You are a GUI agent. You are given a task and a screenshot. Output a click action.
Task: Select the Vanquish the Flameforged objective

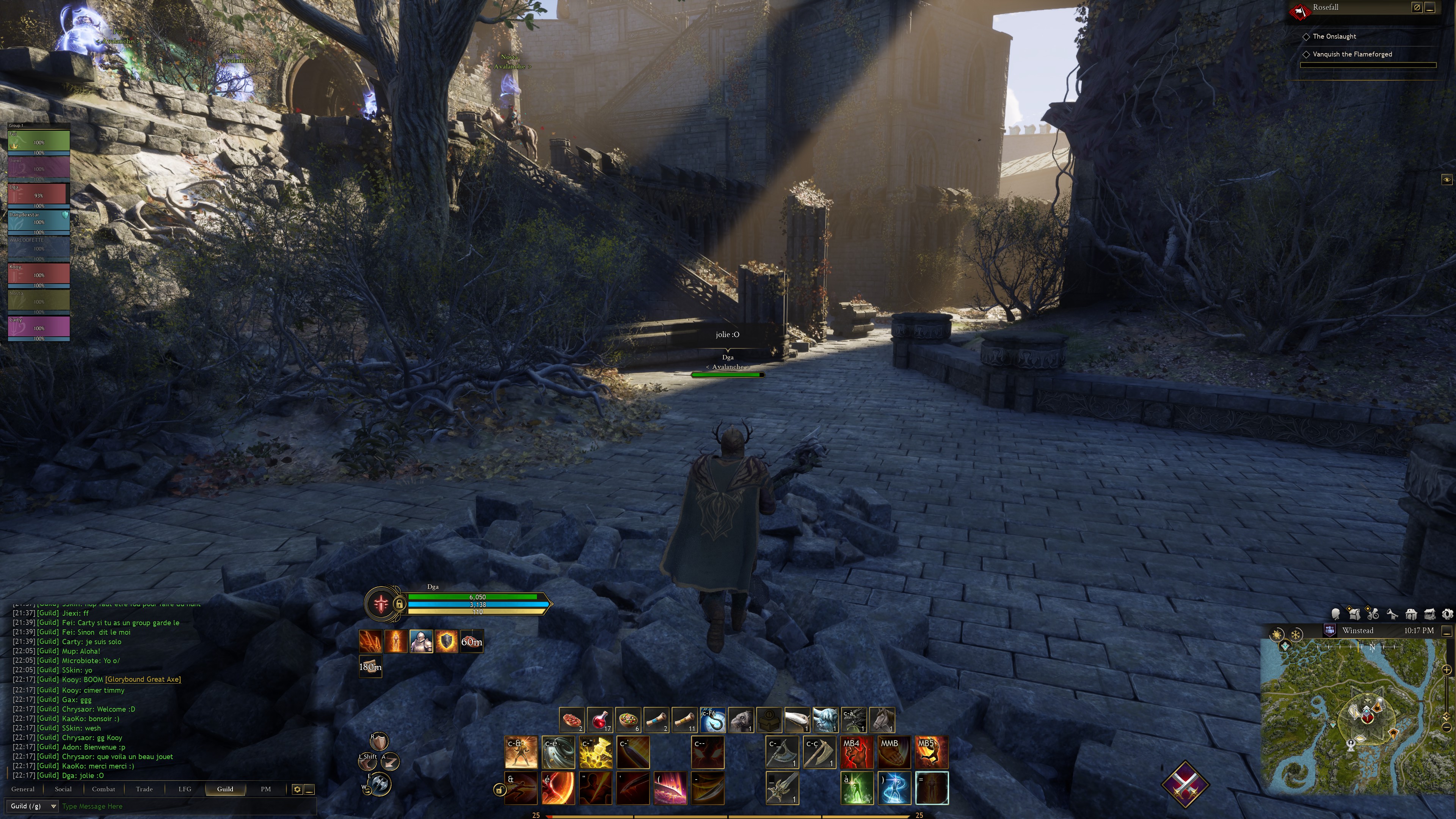point(1352,54)
